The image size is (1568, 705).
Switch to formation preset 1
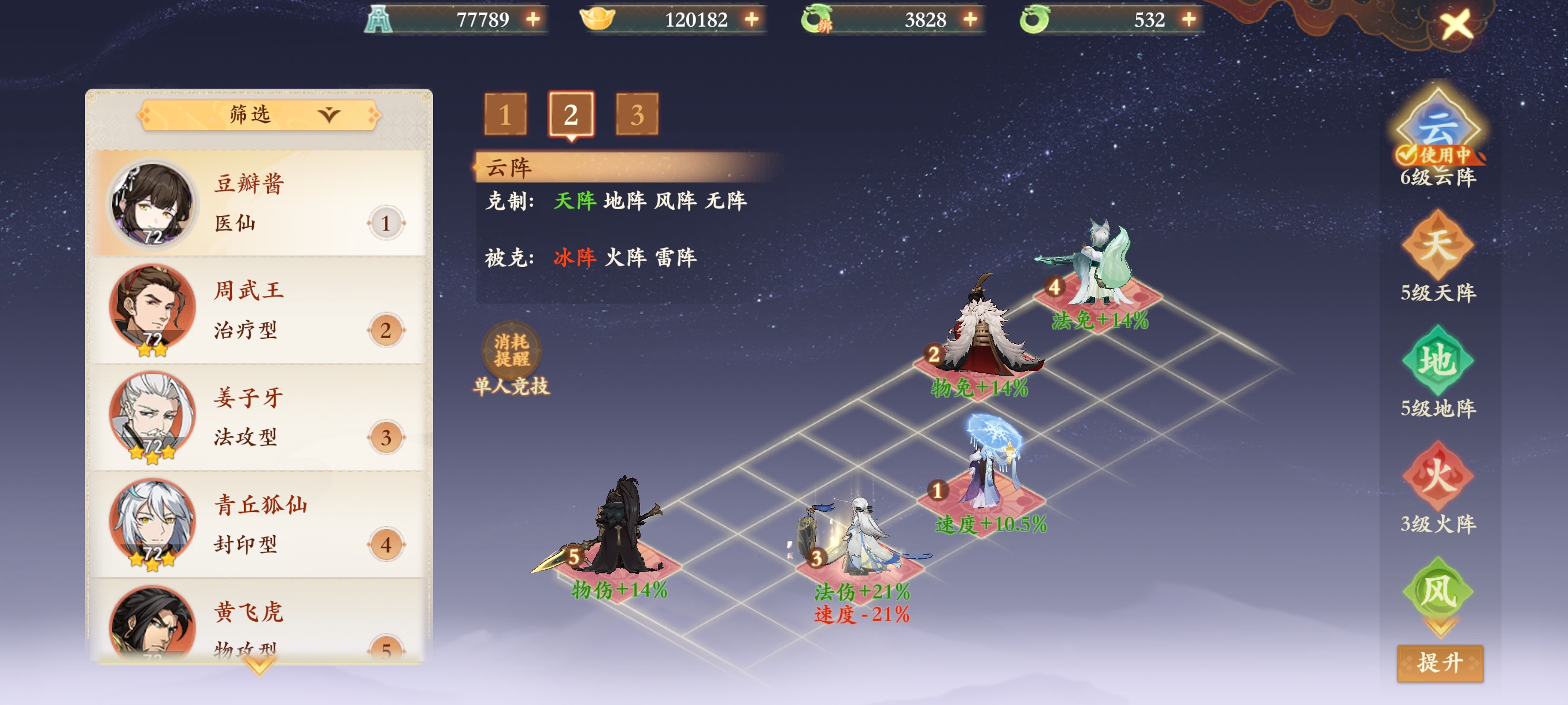coord(505,114)
